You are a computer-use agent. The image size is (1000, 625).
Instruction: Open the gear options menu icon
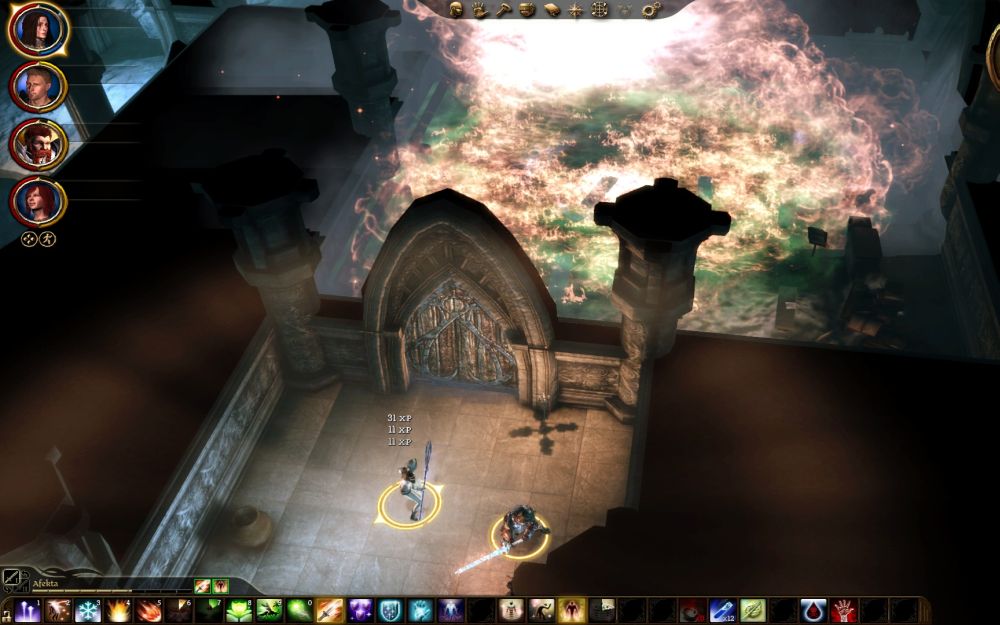click(652, 9)
